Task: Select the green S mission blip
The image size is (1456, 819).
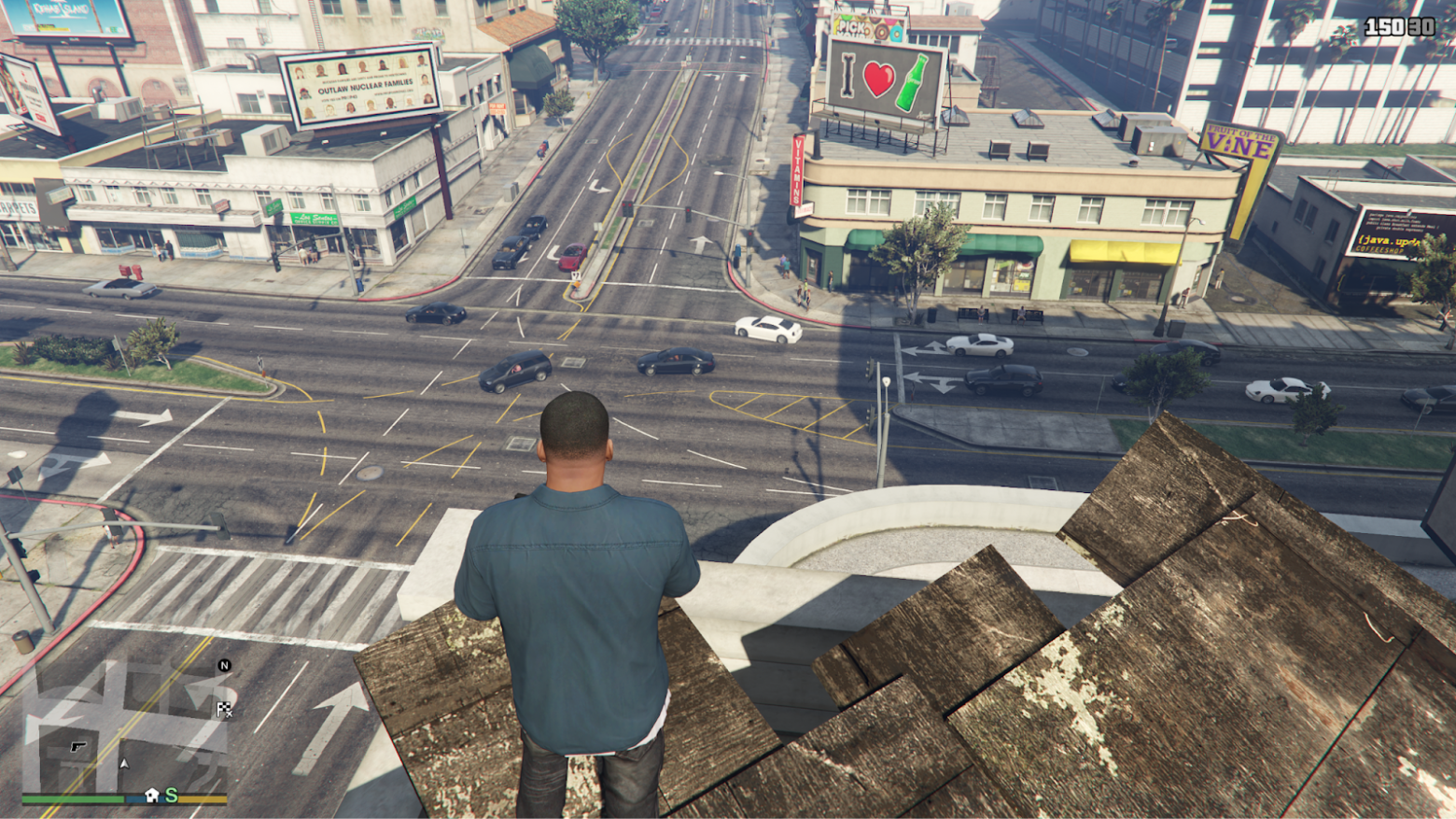Action: (x=171, y=795)
